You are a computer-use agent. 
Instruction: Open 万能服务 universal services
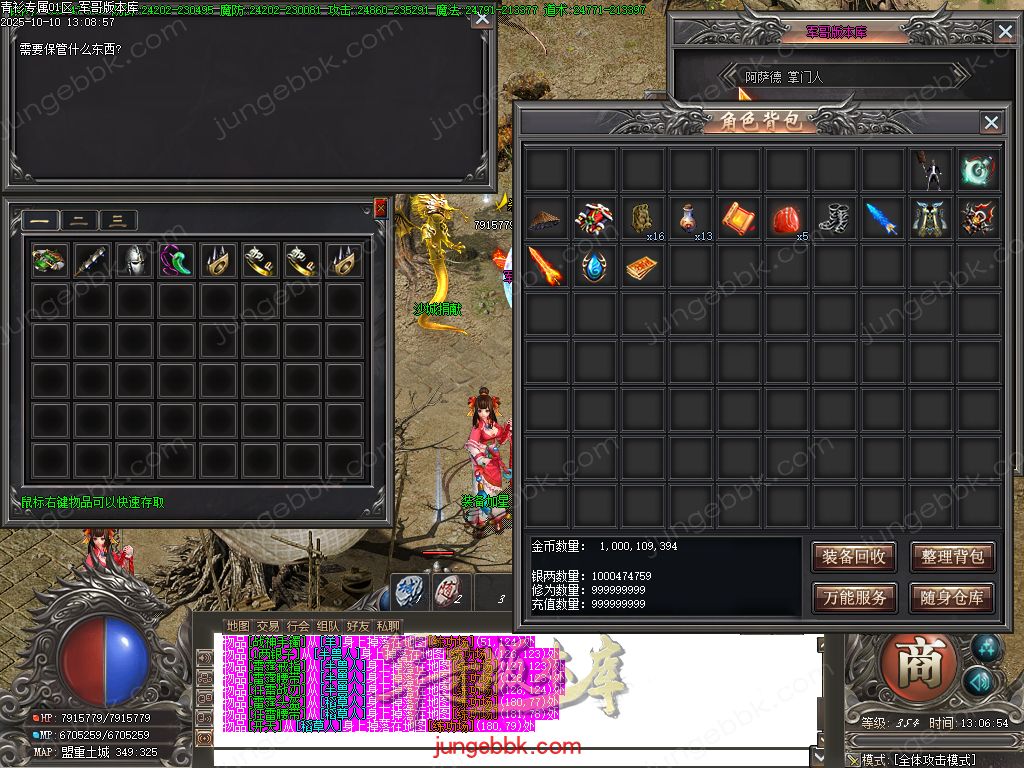coord(853,598)
